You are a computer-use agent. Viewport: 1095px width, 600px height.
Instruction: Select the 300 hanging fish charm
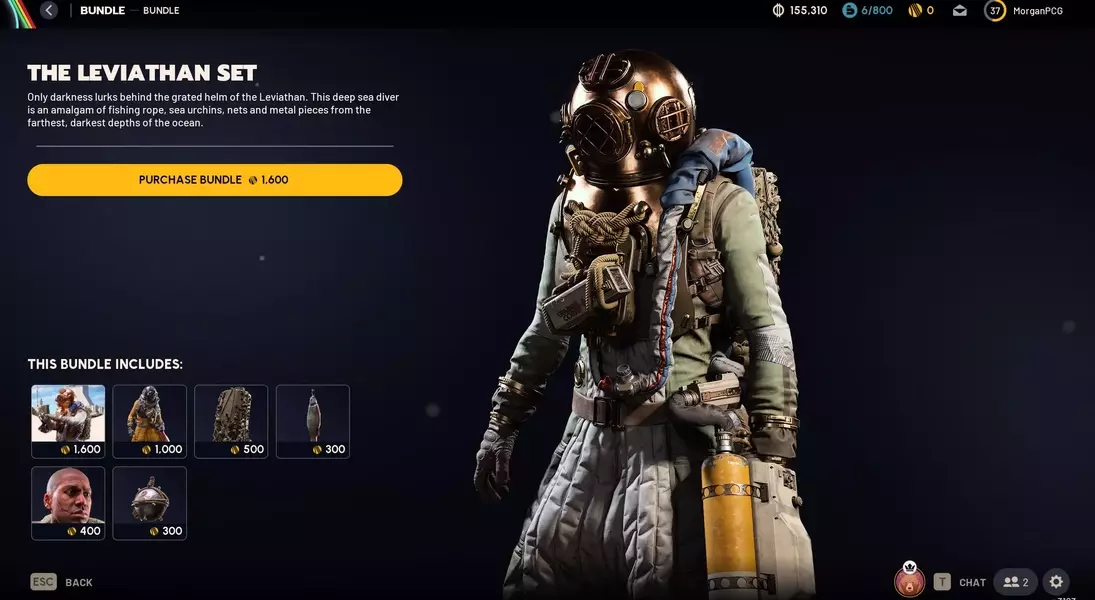[313, 421]
